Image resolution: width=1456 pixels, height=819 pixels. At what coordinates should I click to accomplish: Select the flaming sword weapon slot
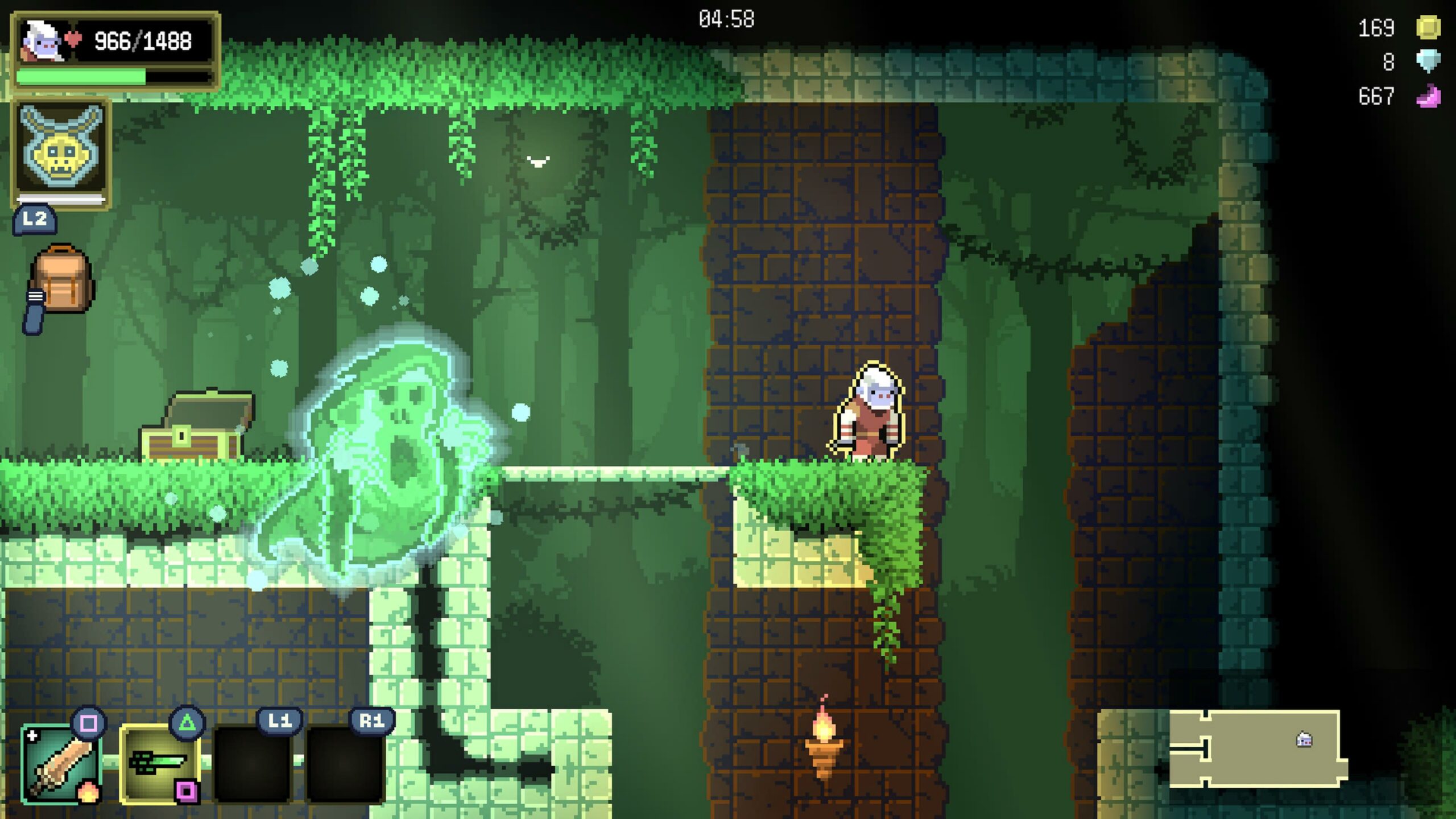(61, 764)
